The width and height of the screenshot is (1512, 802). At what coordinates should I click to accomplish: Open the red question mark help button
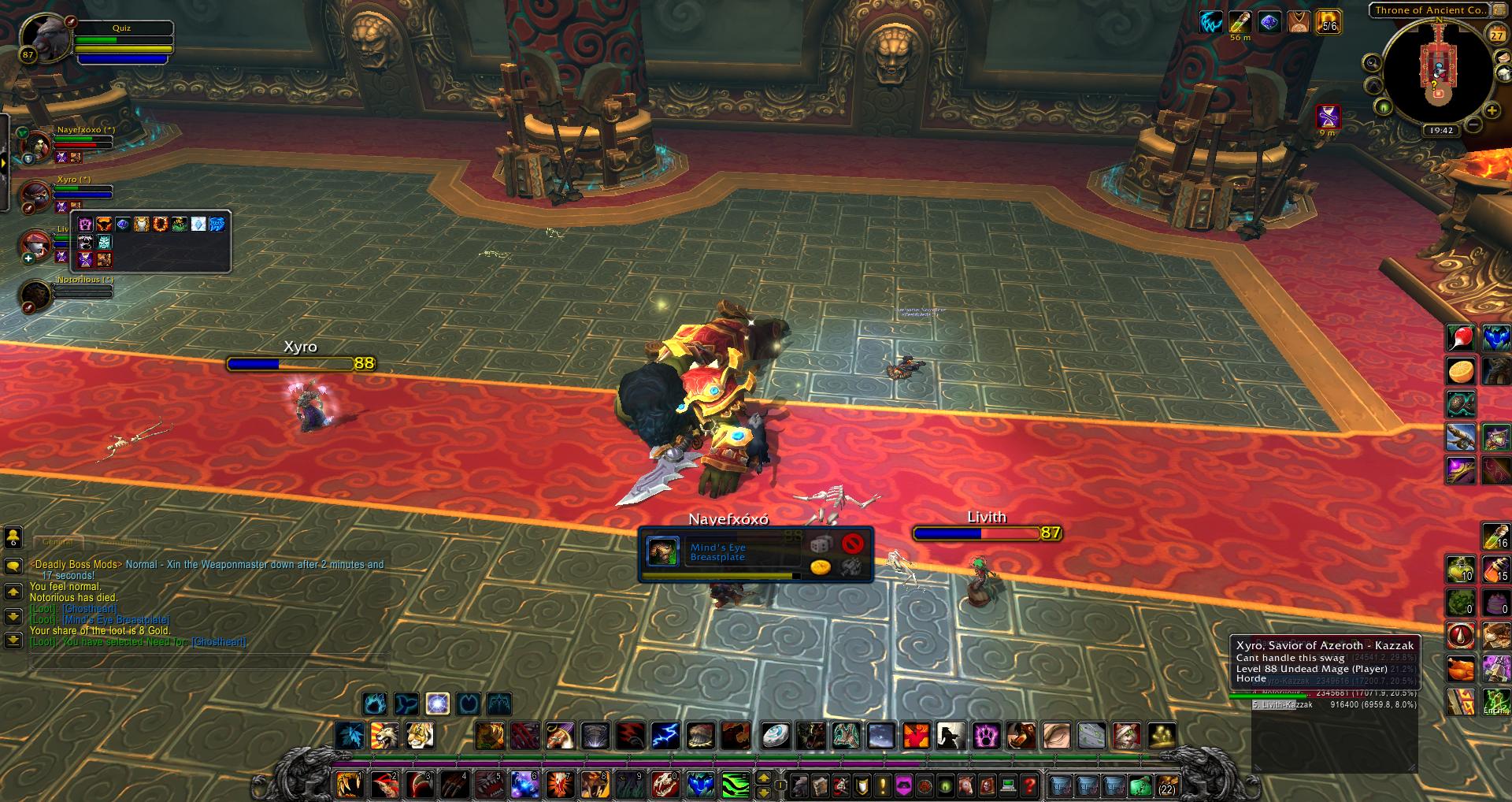point(1028,785)
